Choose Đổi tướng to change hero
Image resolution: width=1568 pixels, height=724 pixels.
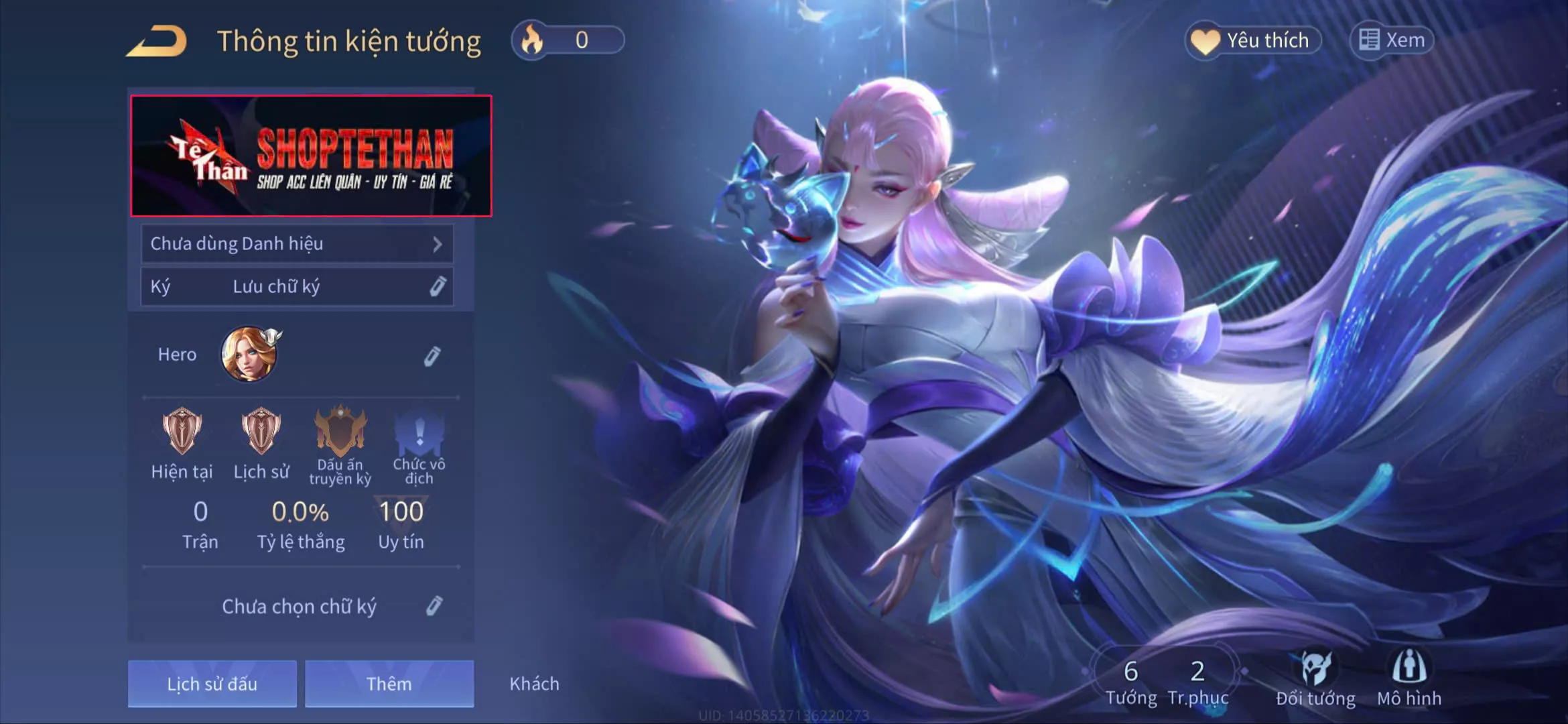click(x=1315, y=678)
